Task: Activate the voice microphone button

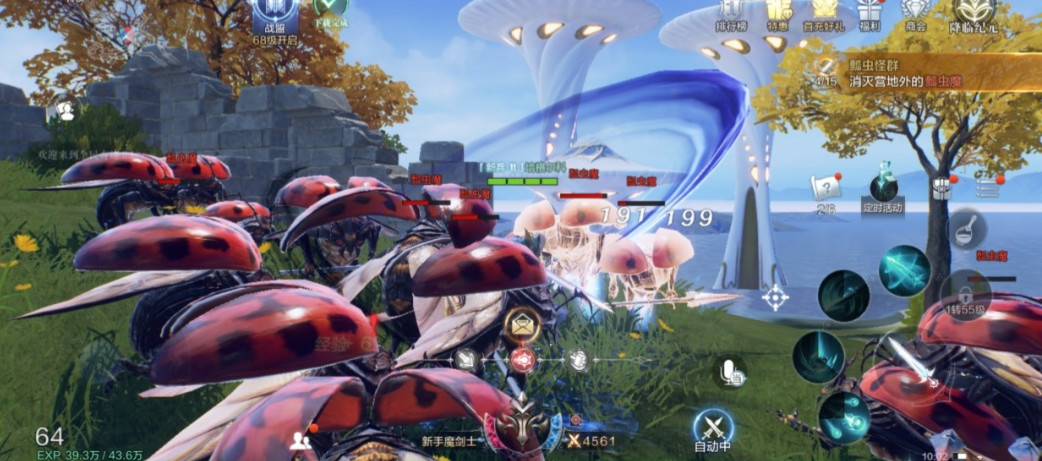Action: [x=733, y=373]
